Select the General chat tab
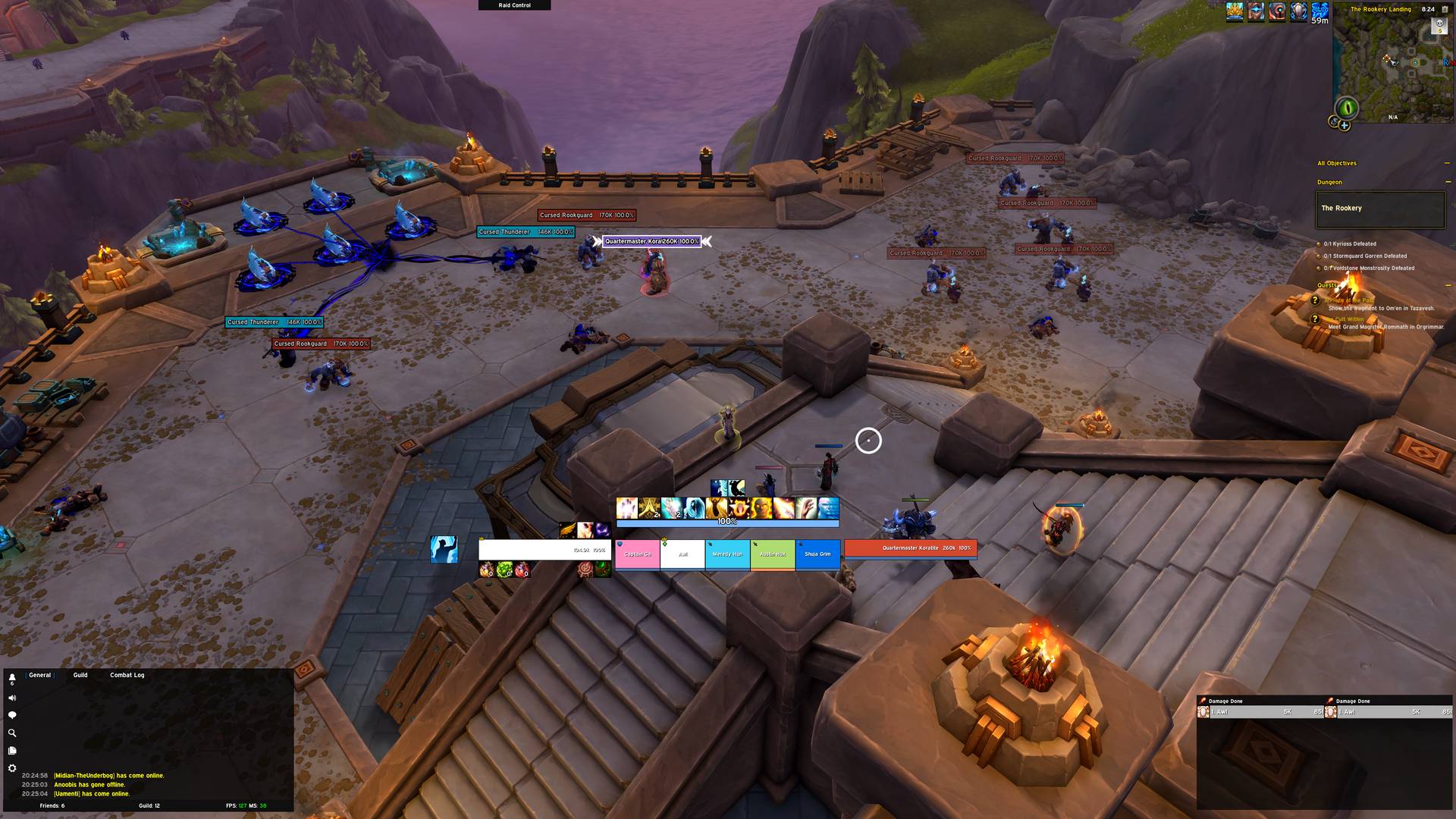The image size is (1456, 819). [x=40, y=675]
